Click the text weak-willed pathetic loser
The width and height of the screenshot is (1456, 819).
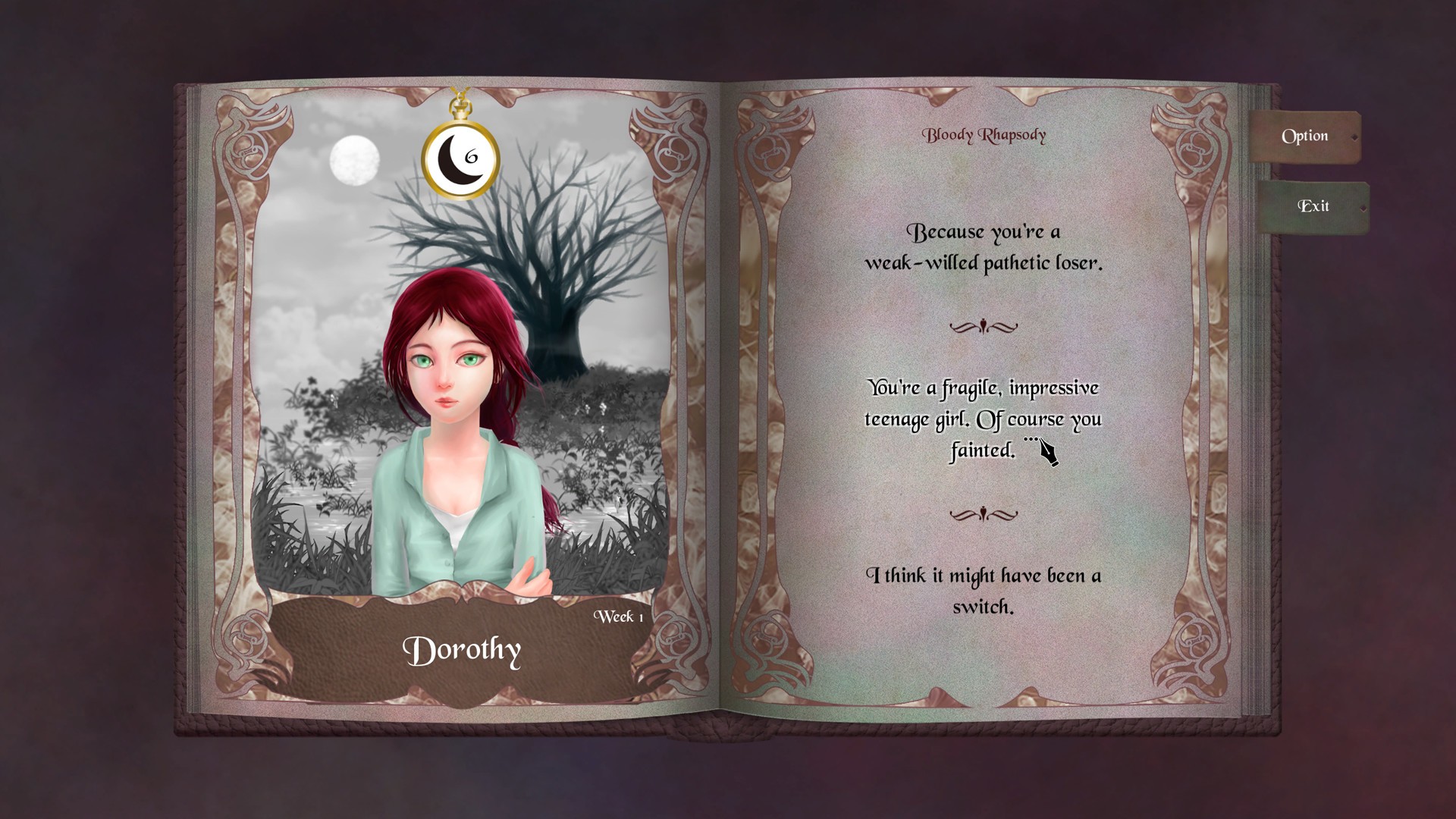(985, 264)
